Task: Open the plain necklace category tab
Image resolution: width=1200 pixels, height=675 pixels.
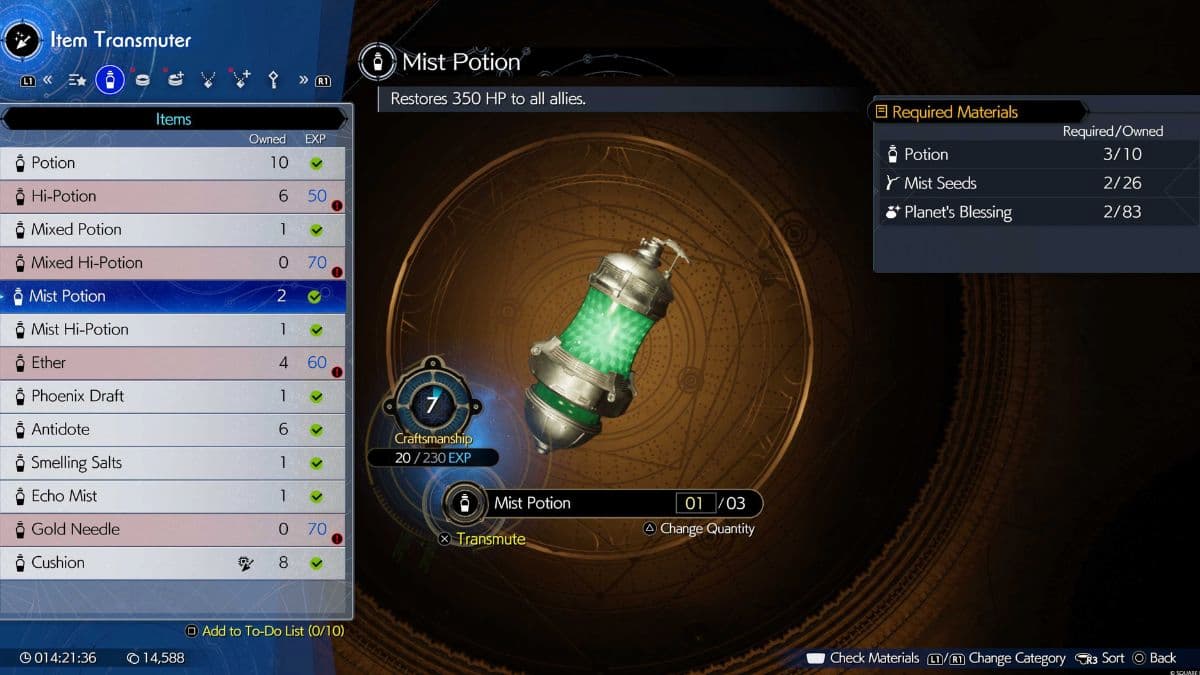Action: (x=208, y=80)
